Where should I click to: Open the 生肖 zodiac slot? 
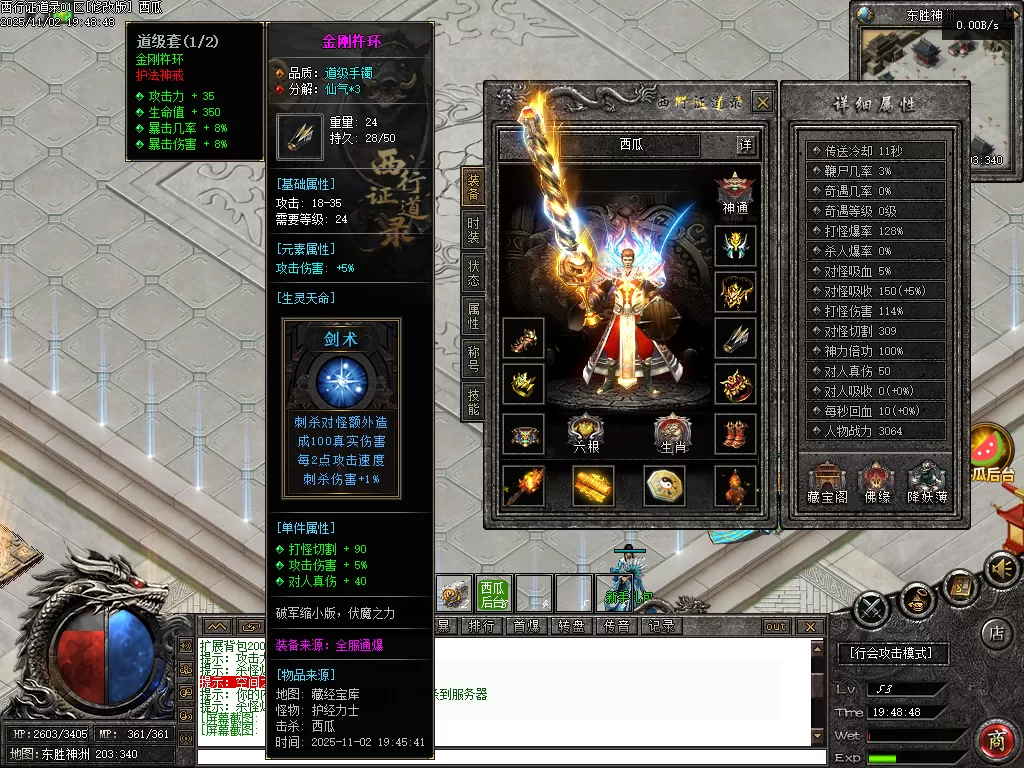point(672,434)
